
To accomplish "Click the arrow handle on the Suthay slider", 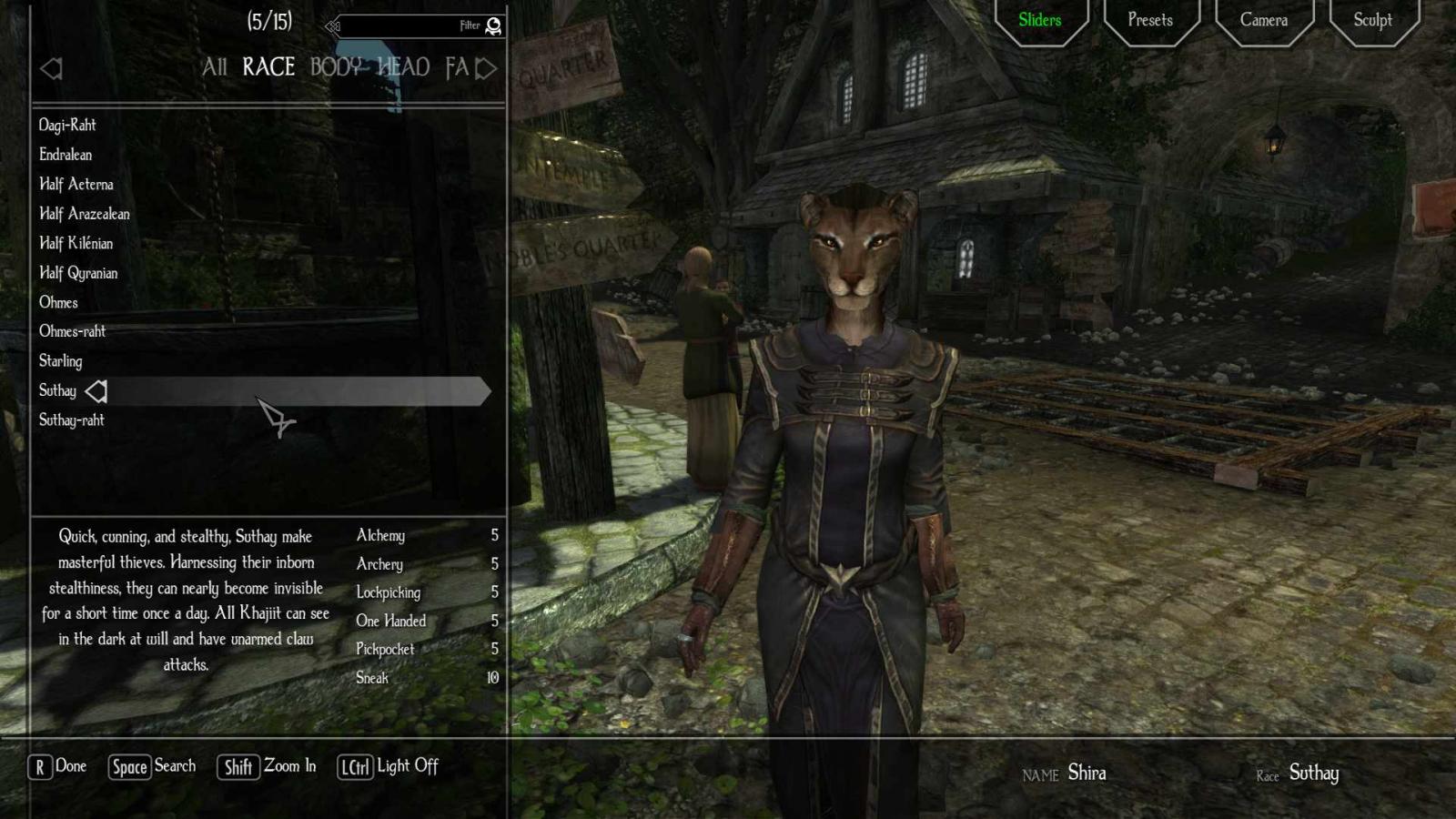I will point(96,391).
